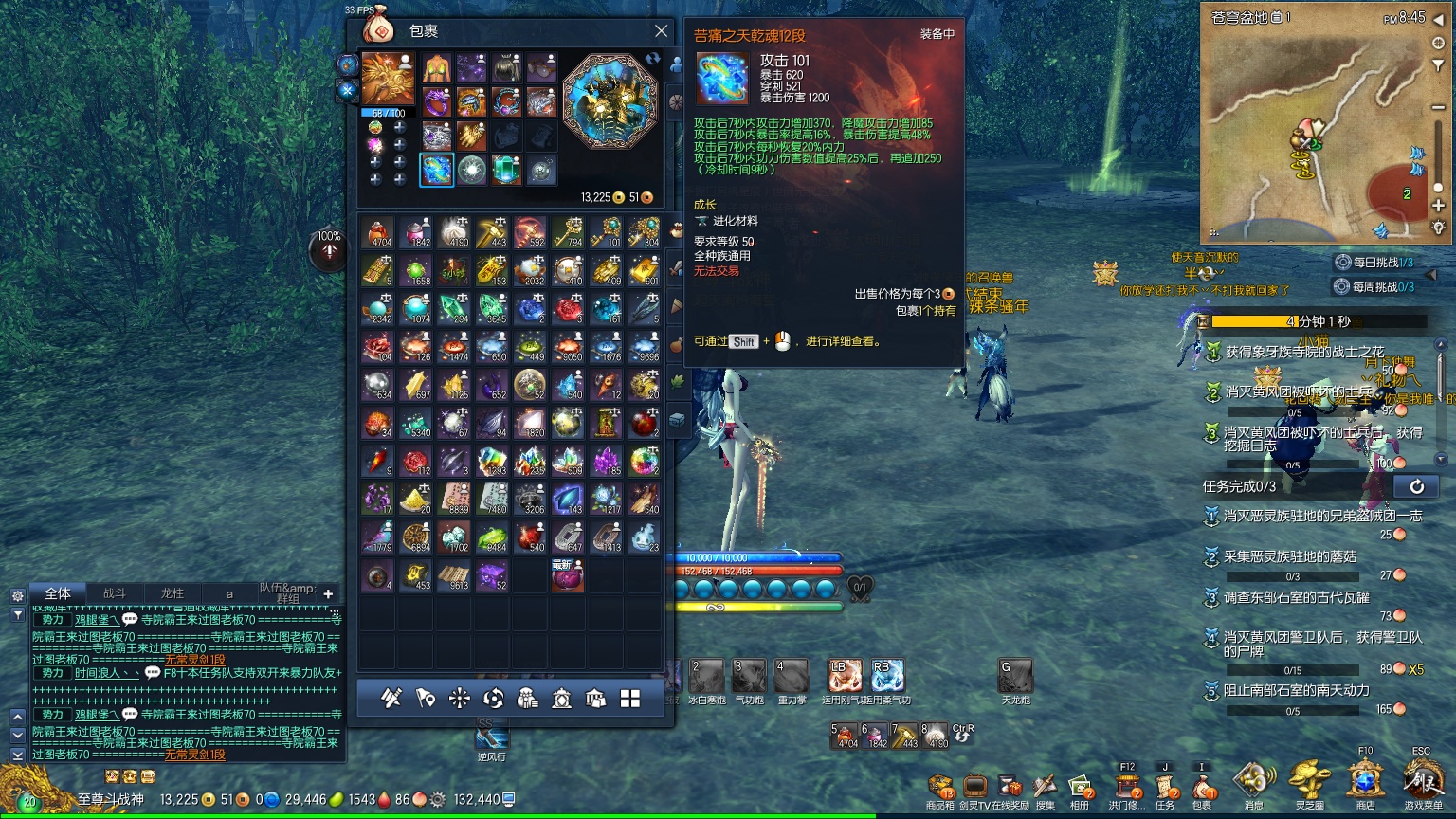Open chat settings gear icon
Image resolution: width=1456 pixels, height=819 pixels.
pyautogui.click(x=18, y=596)
